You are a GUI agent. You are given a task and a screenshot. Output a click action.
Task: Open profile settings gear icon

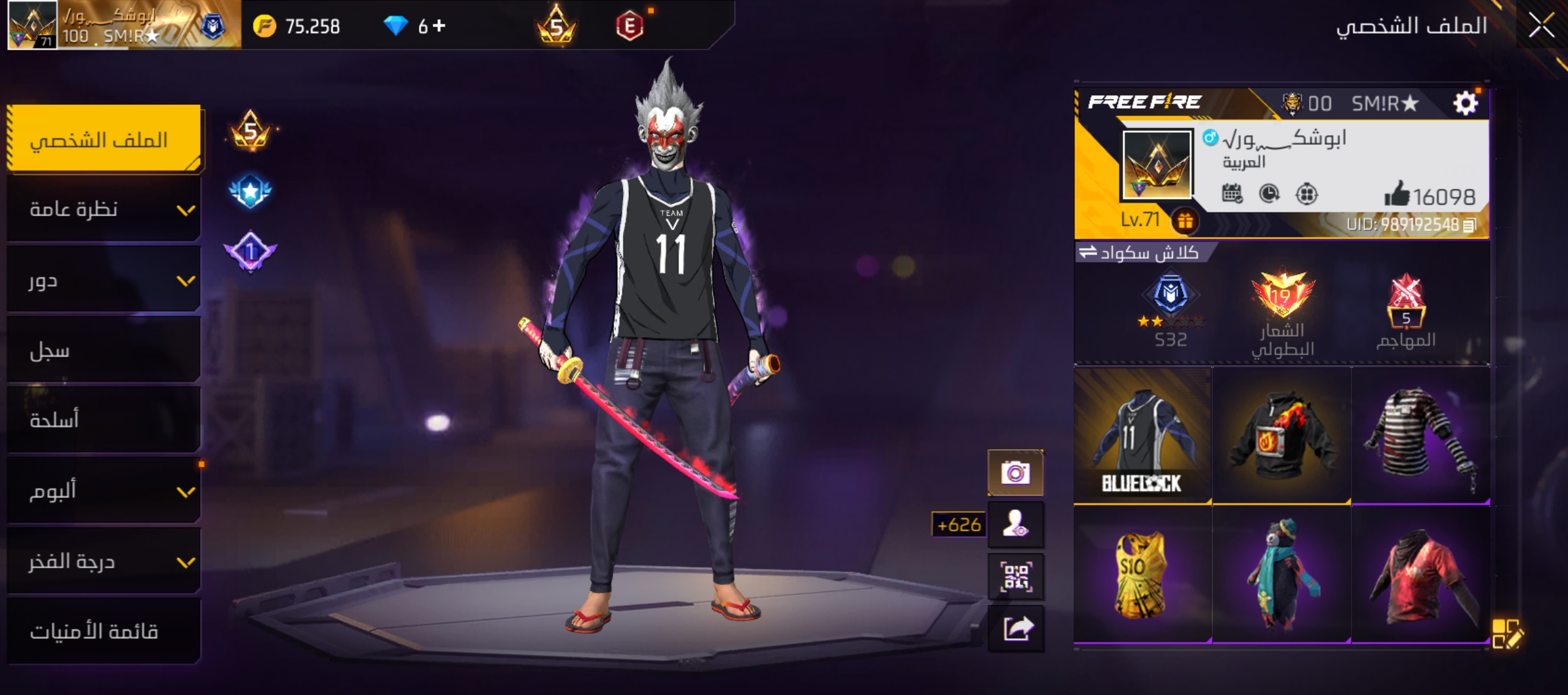(x=1466, y=103)
